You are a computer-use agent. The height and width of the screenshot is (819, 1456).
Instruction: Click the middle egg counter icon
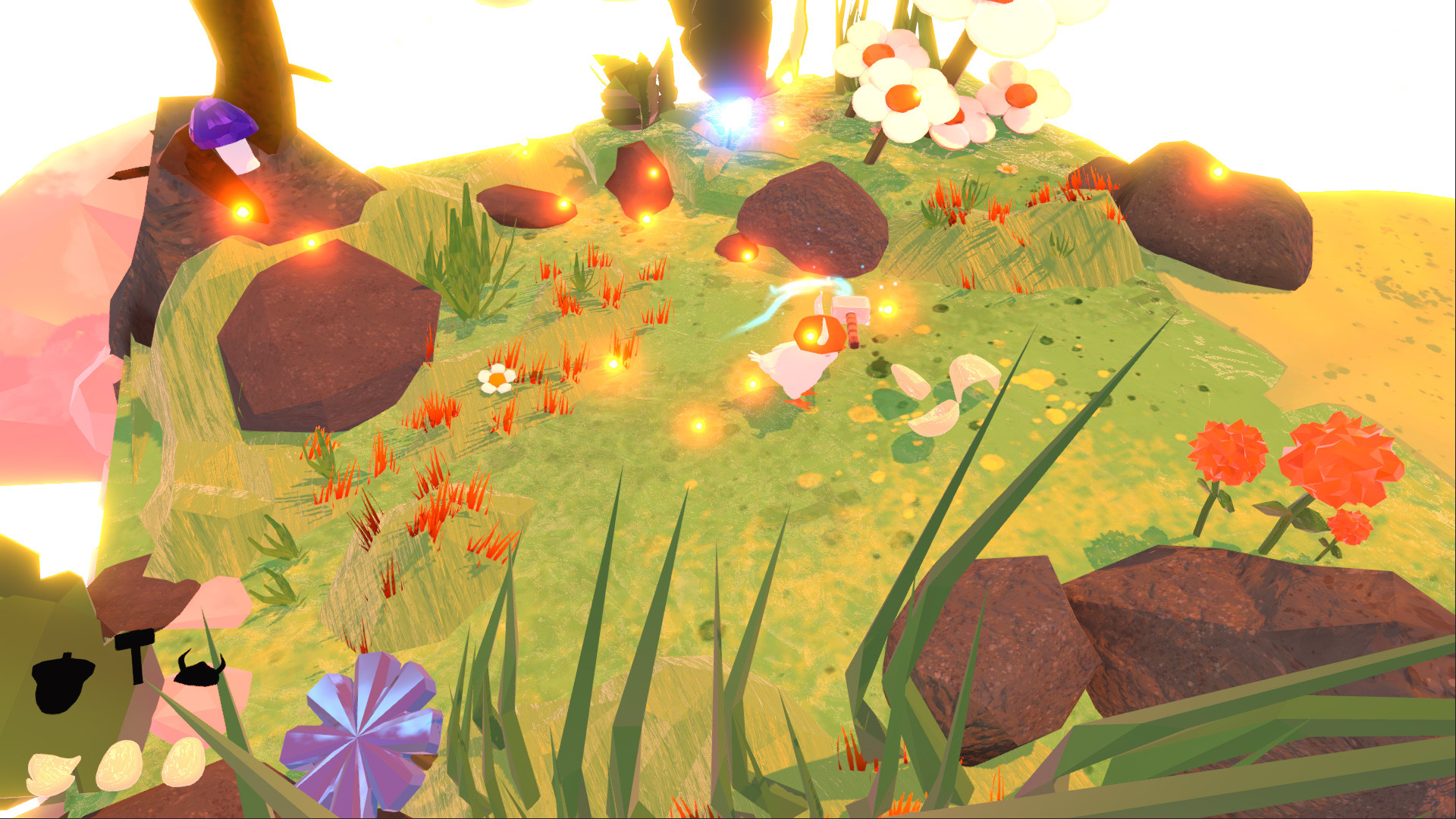point(119,766)
